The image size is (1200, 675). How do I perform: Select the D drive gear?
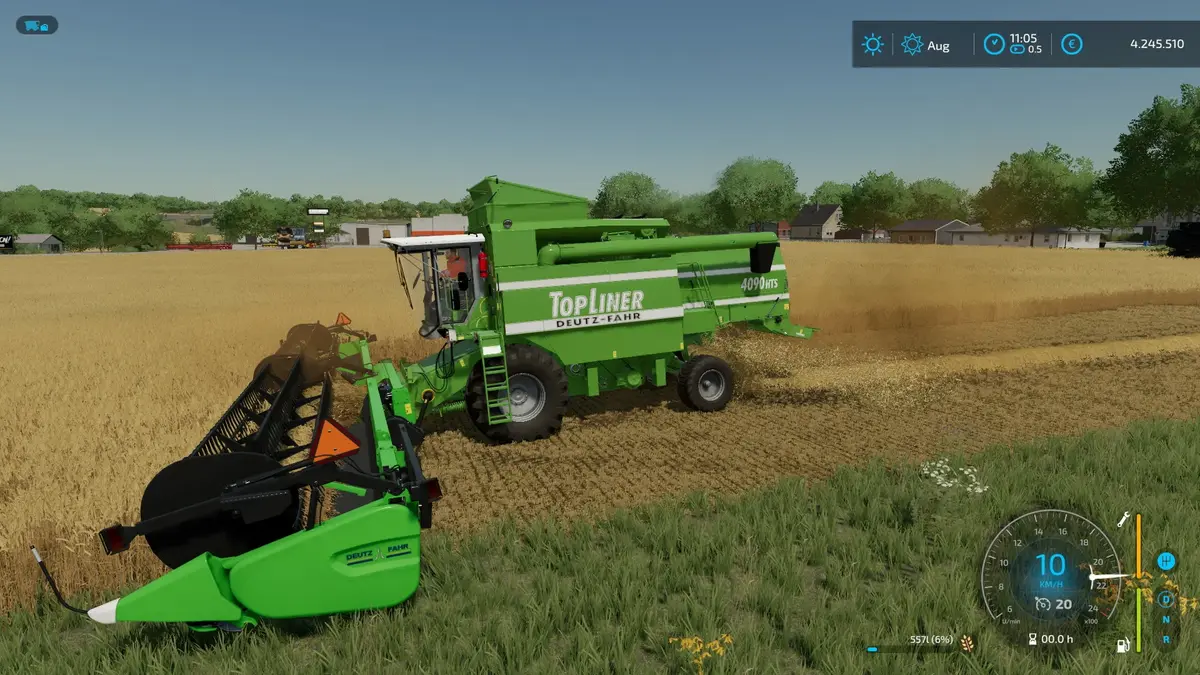click(1165, 600)
